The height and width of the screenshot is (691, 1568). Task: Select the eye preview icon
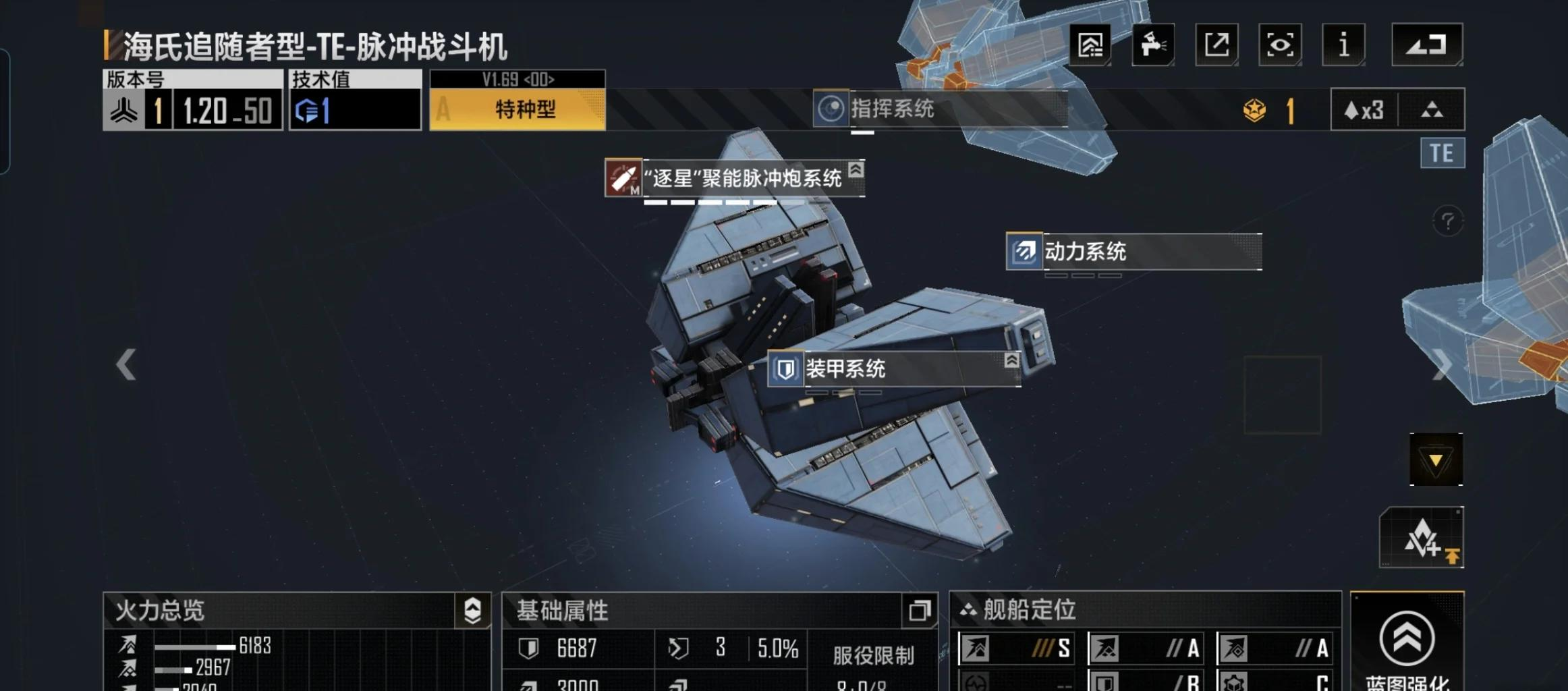tap(1279, 44)
